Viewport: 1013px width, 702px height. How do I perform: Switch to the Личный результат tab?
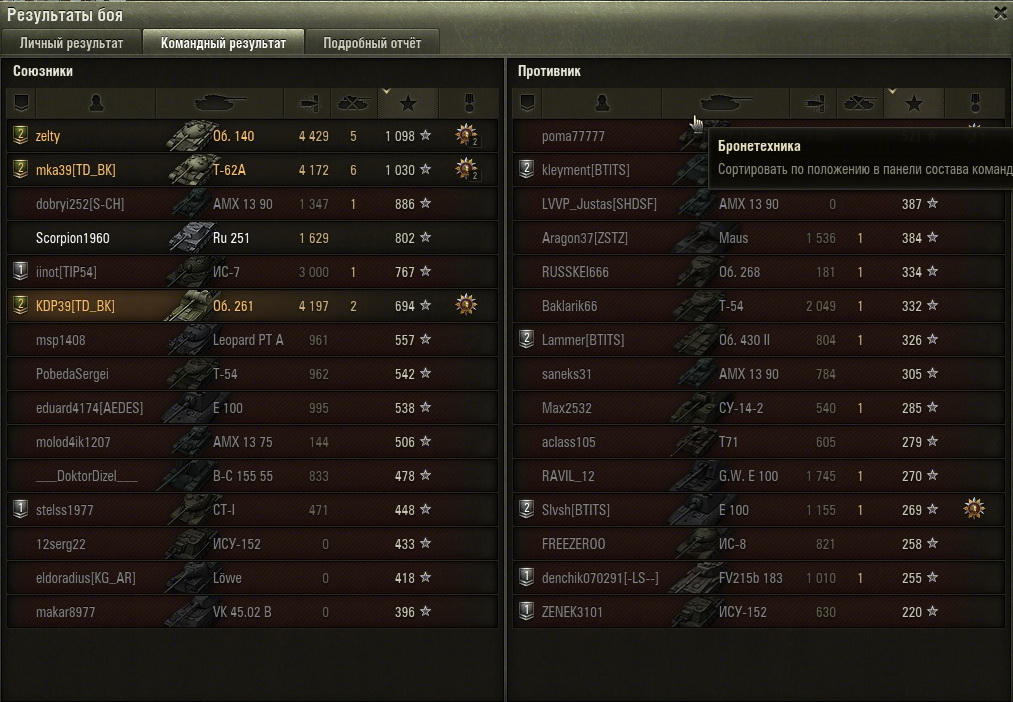(x=71, y=43)
